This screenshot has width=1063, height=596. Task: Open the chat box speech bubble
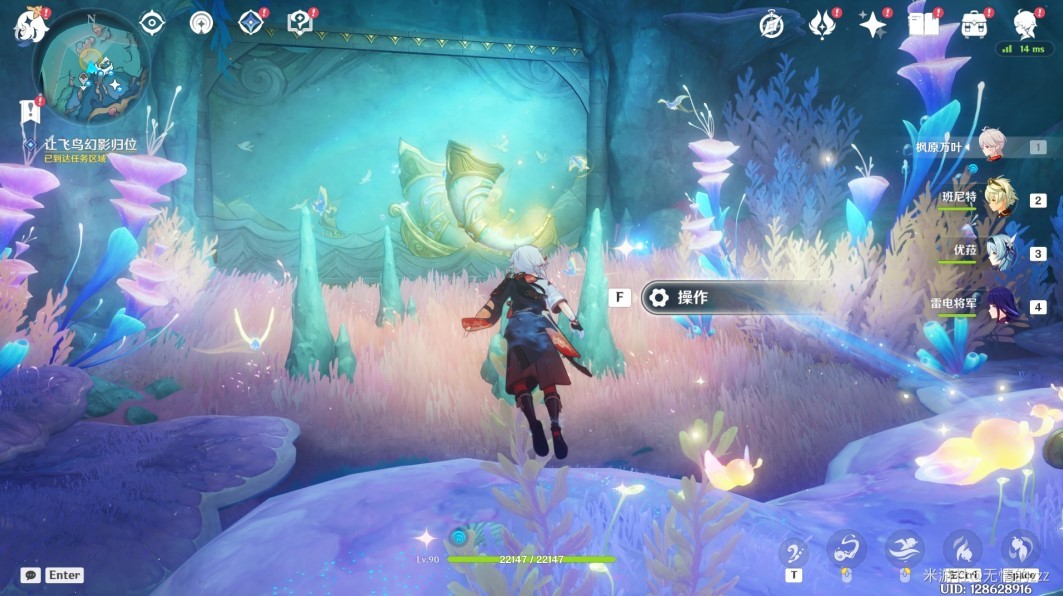30,575
